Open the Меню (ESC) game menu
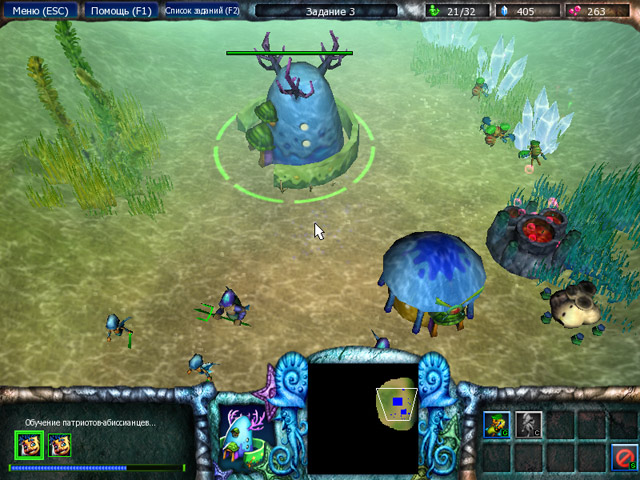The height and width of the screenshot is (480, 640). point(39,11)
